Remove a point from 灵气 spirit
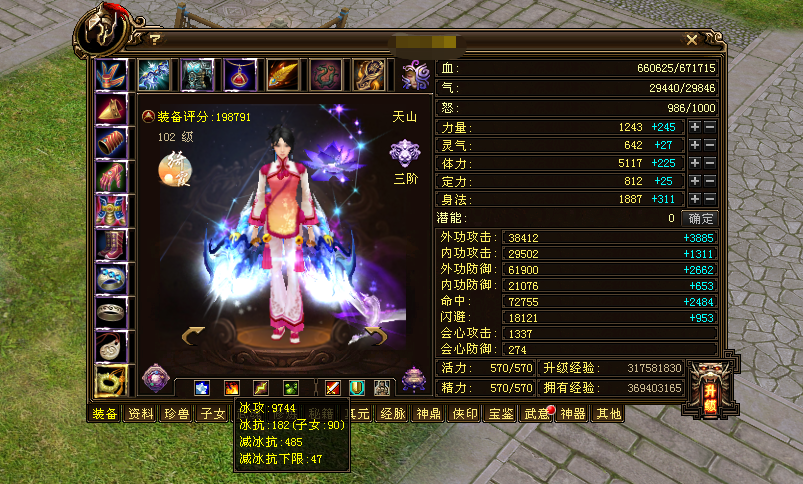Viewport: 803px width, 484px height. pyautogui.click(x=710, y=146)
